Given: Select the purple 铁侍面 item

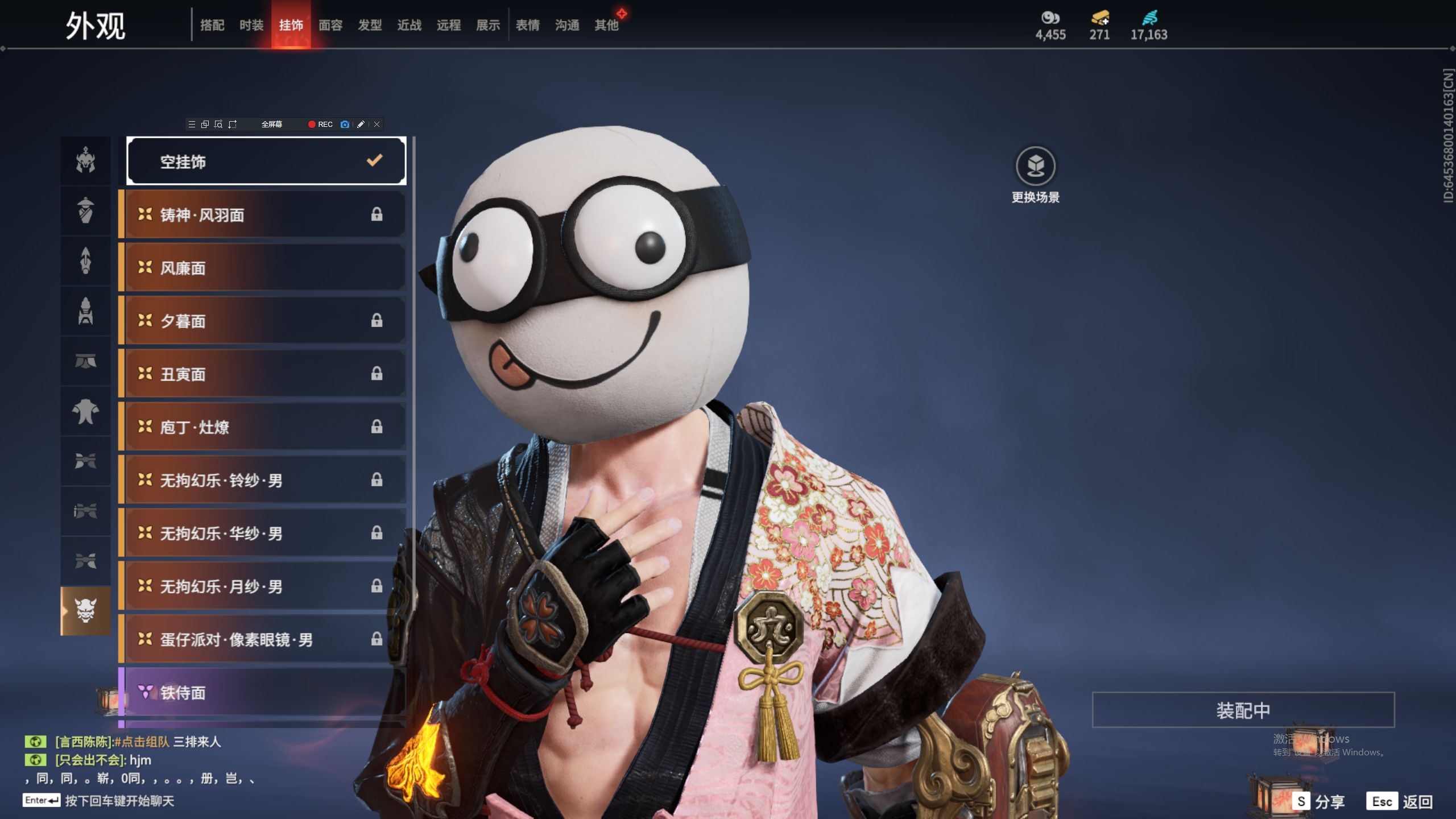Looking at the screenshot, I should pyautogui.click(x=265, y=692).
